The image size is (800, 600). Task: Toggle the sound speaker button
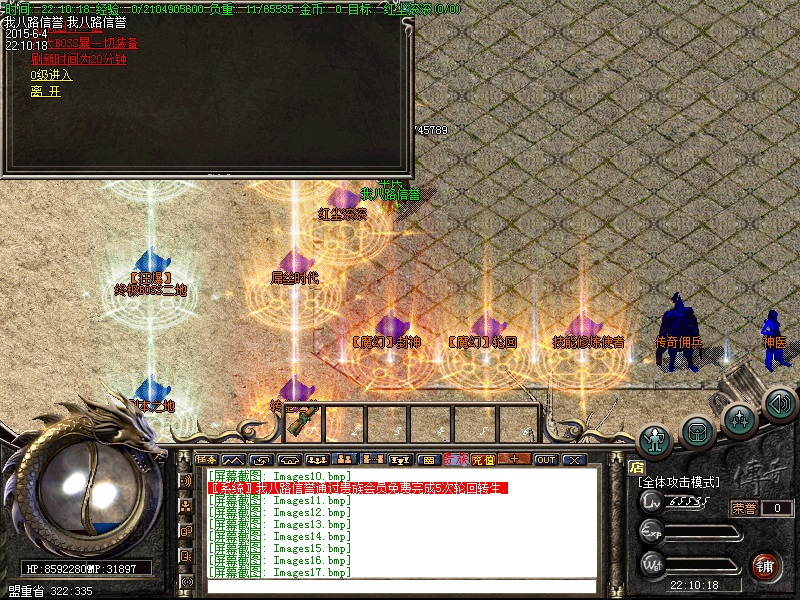[x=779, y=403]
